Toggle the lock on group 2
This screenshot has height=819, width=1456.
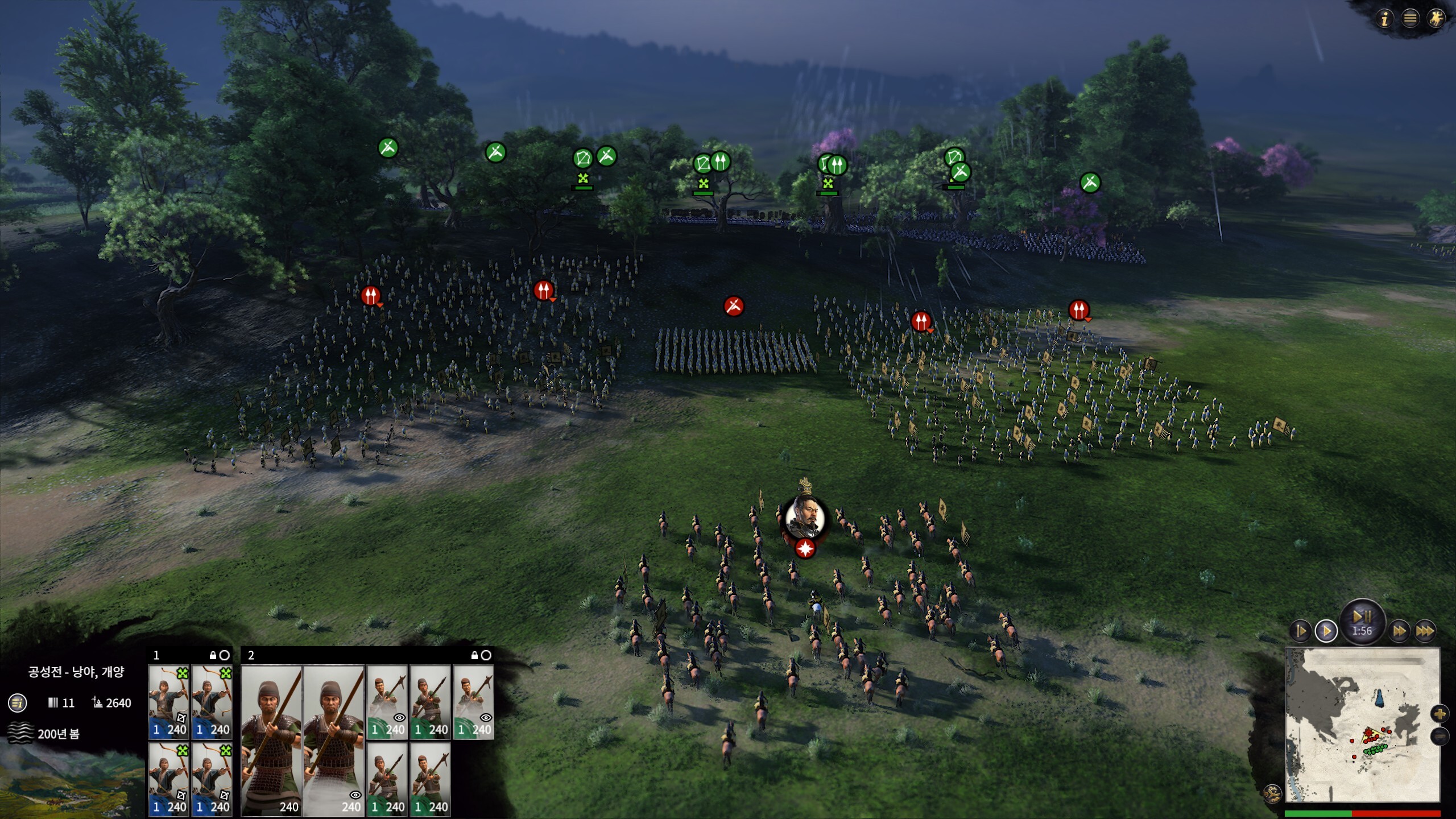click(x=474, y=656)
